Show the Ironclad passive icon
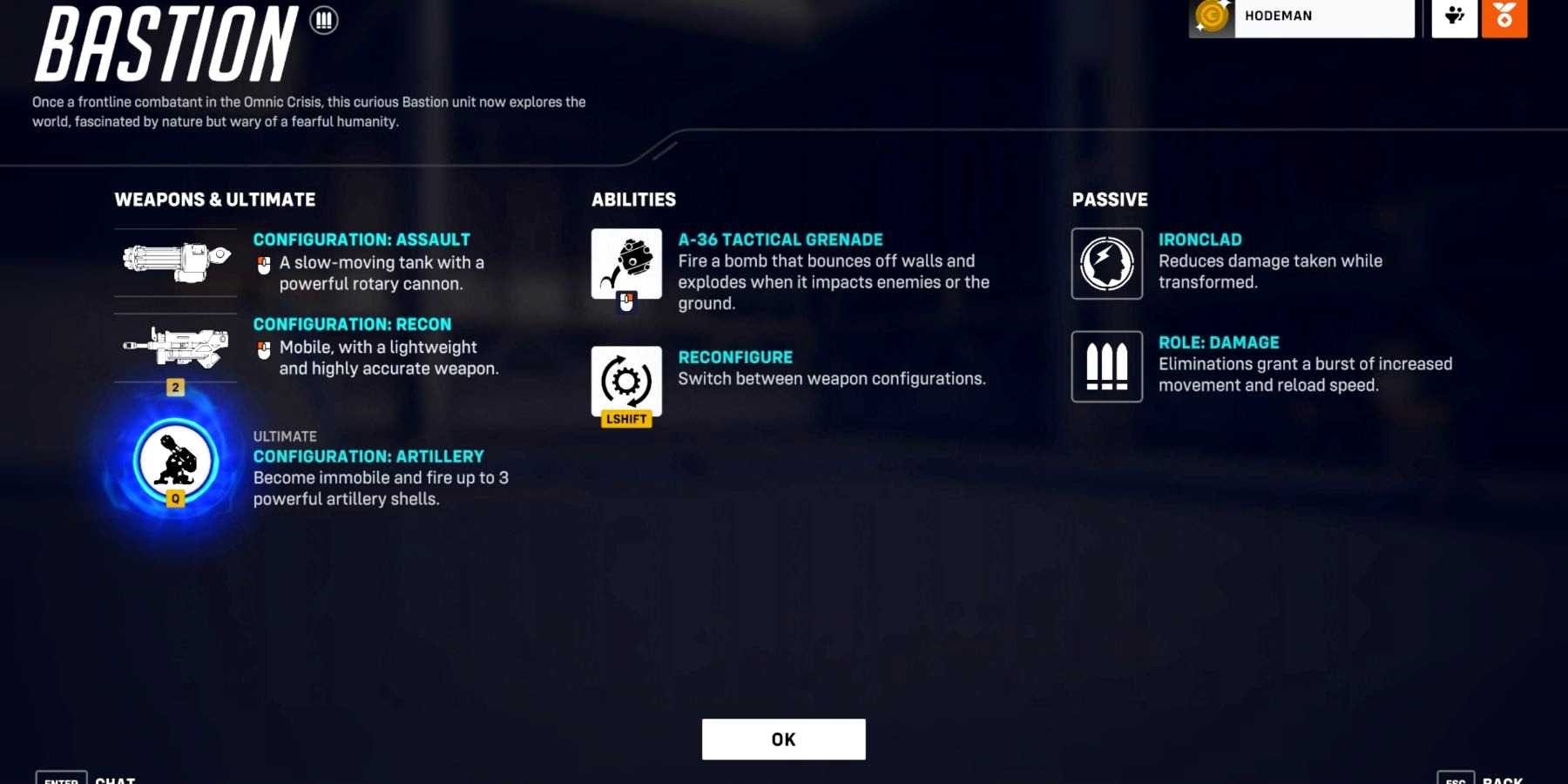The image size is (1568, 784). (1106, 264)
